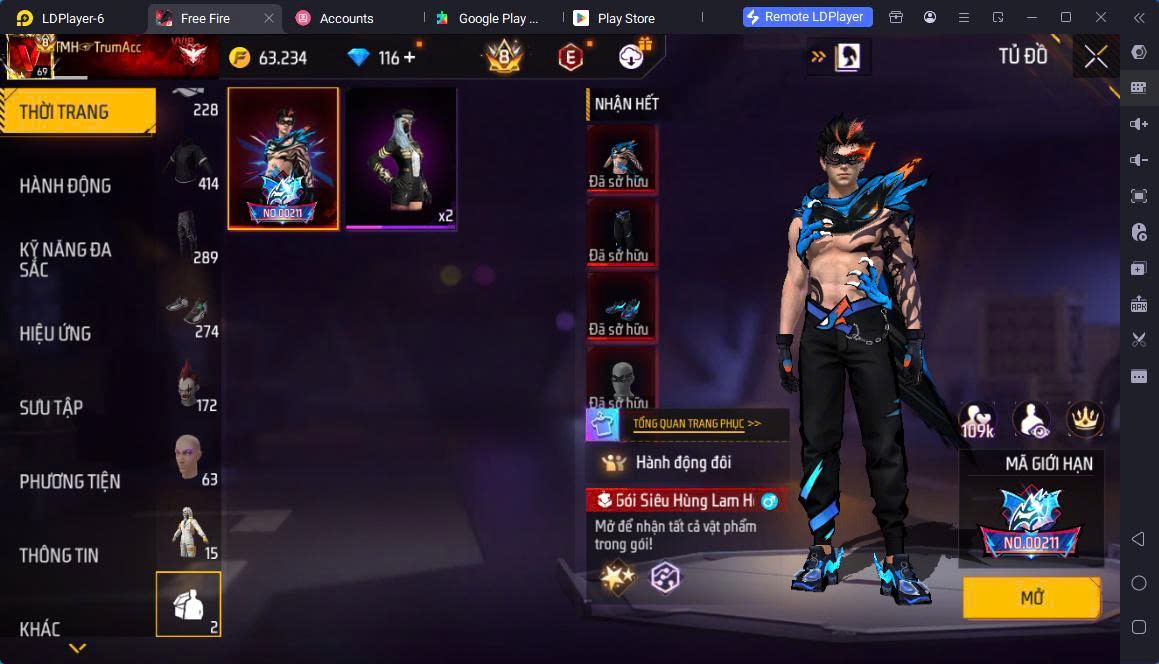Open the red E badge icon
Image resolution: width=1159 pixels, height=664 pixels.
click(x=570, y=58)
